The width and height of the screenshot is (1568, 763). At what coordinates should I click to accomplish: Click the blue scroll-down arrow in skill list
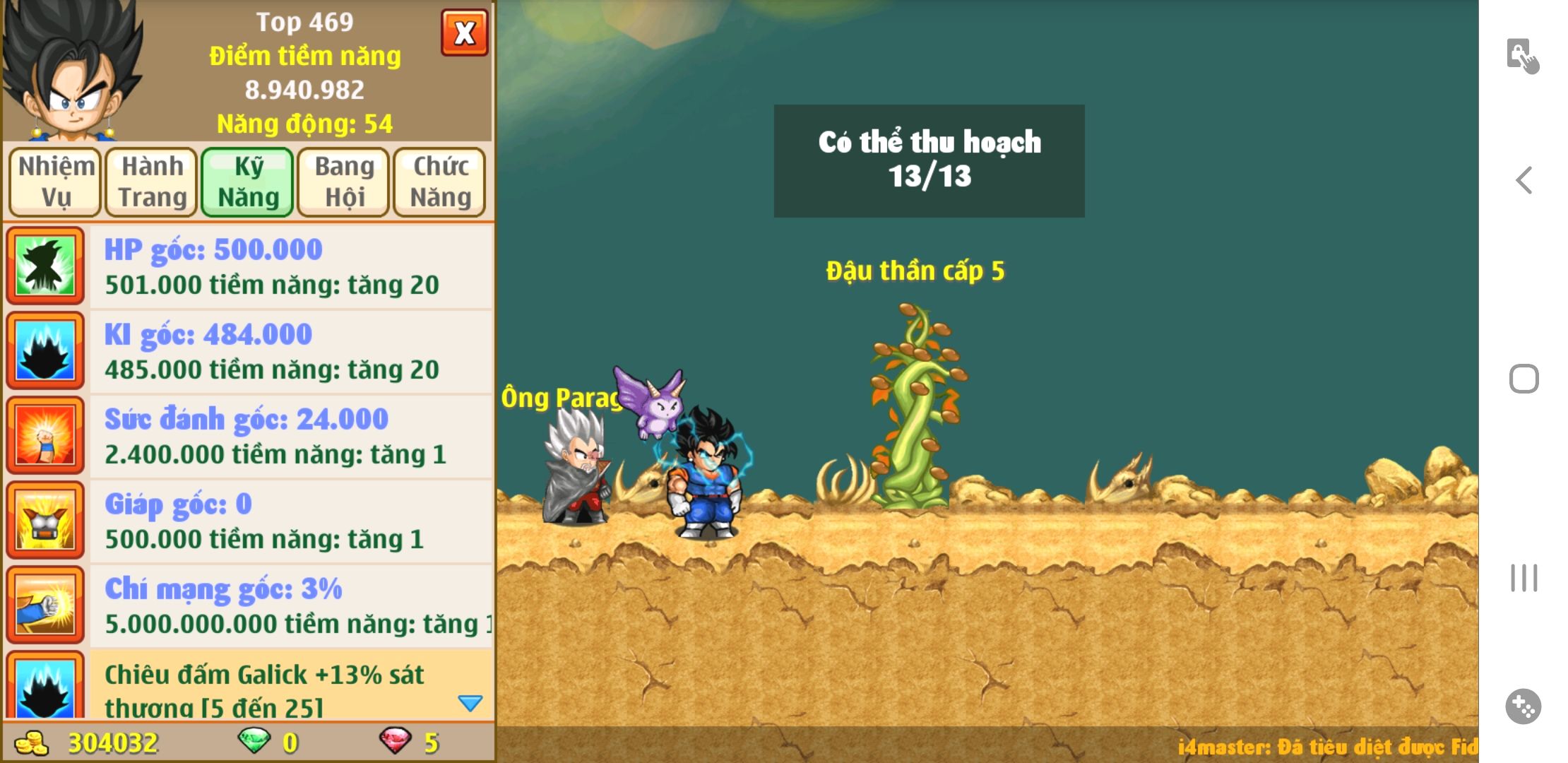click(x=470, y=703)
